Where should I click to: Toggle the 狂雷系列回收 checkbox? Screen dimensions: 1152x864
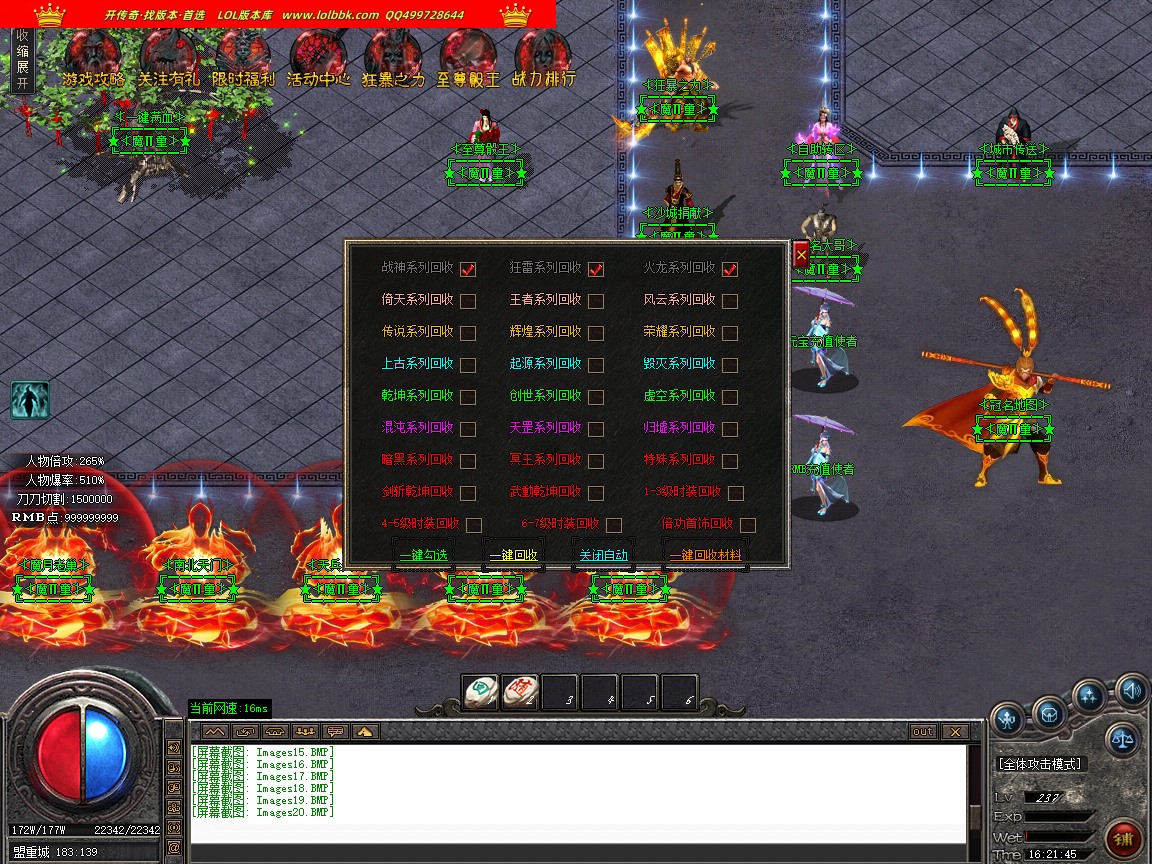pos(596,269)
